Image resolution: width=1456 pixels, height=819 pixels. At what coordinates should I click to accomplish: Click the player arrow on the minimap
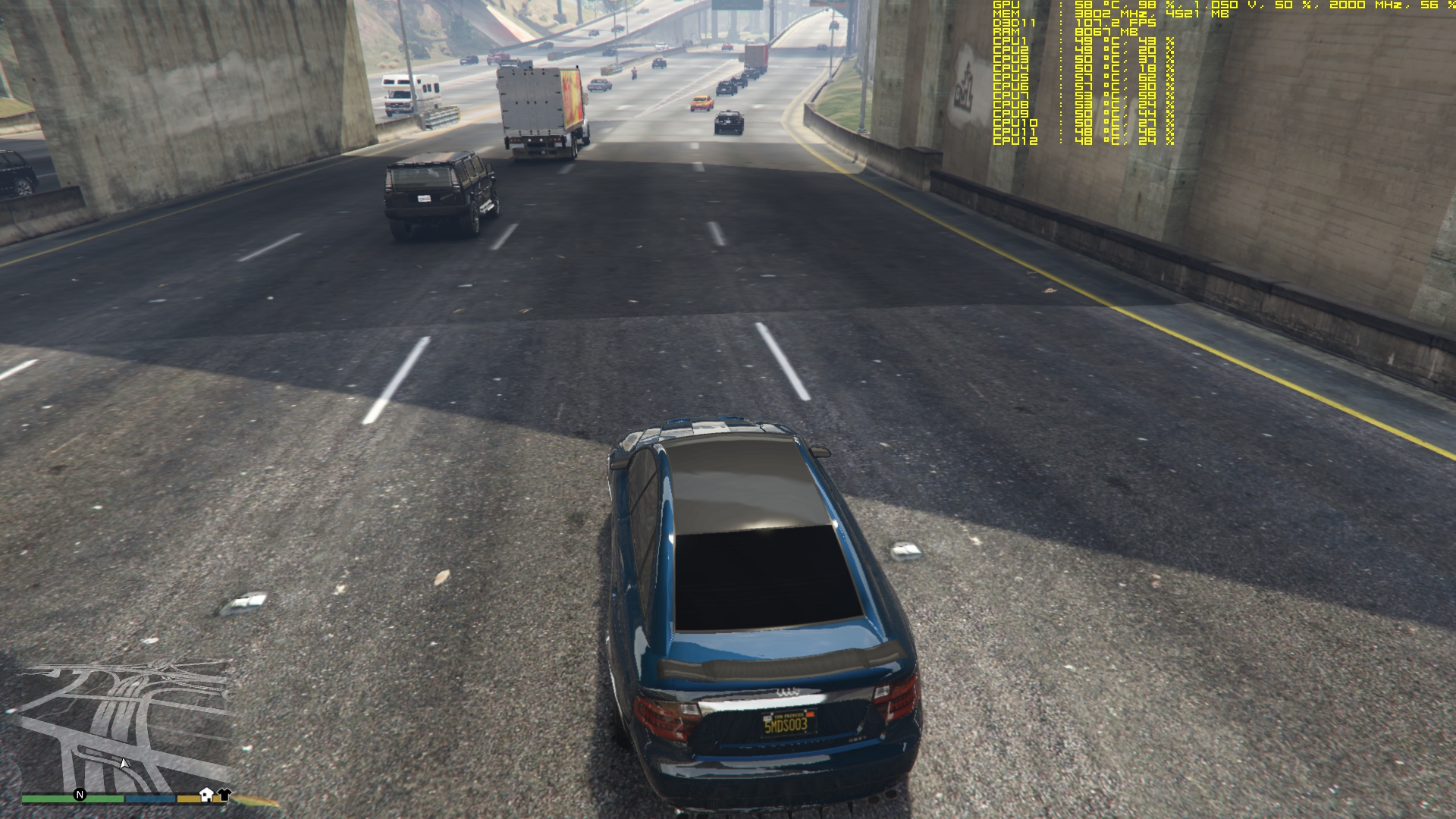click(124, 763)
